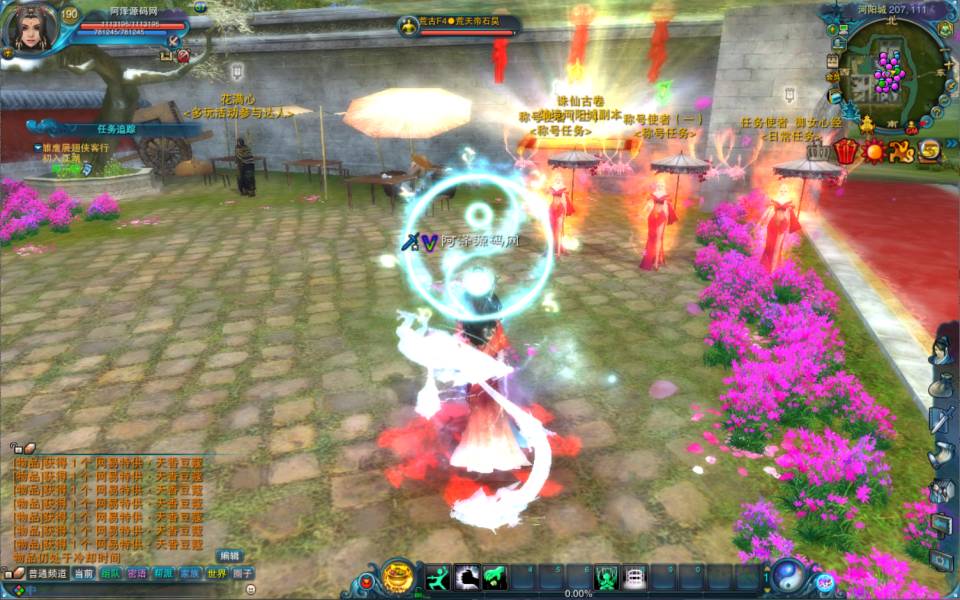Click the orange sun event icon

pyautogui.click(x=874, y=152)
